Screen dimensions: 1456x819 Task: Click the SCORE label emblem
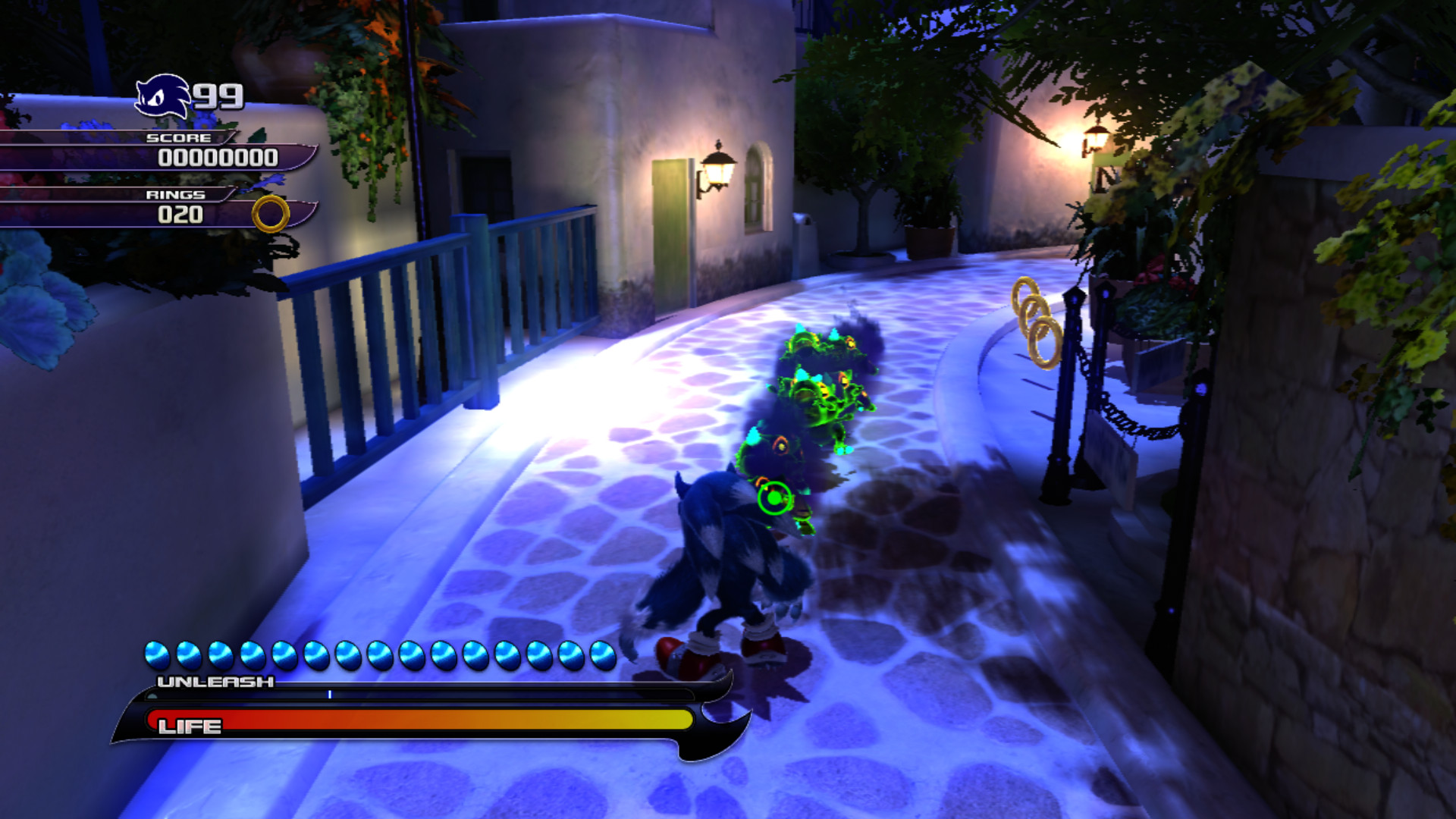(x=178, y=138)
